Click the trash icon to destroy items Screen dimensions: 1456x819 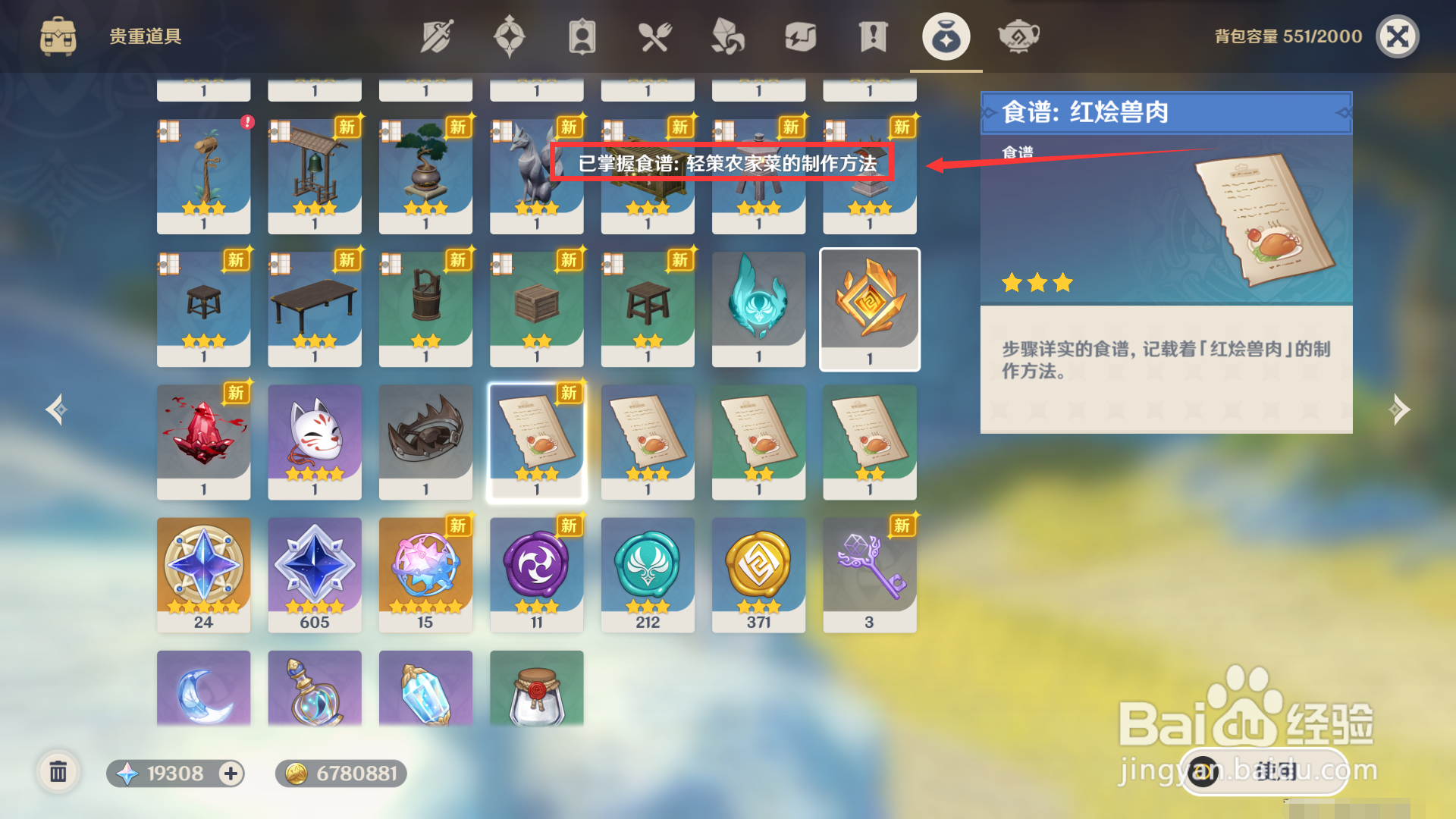(x=59, y=773)
